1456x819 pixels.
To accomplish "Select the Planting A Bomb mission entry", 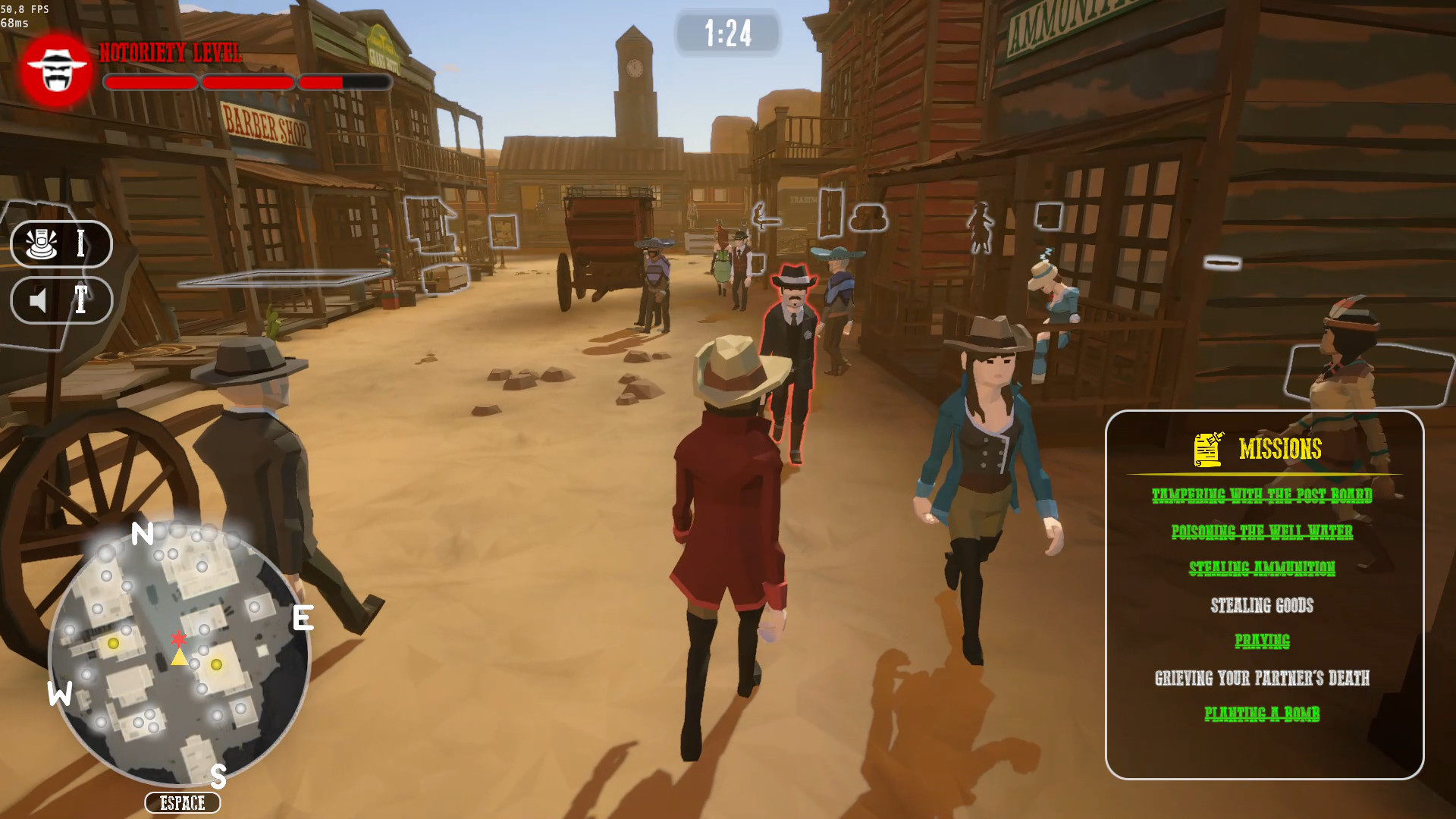I will (1263, 714).
